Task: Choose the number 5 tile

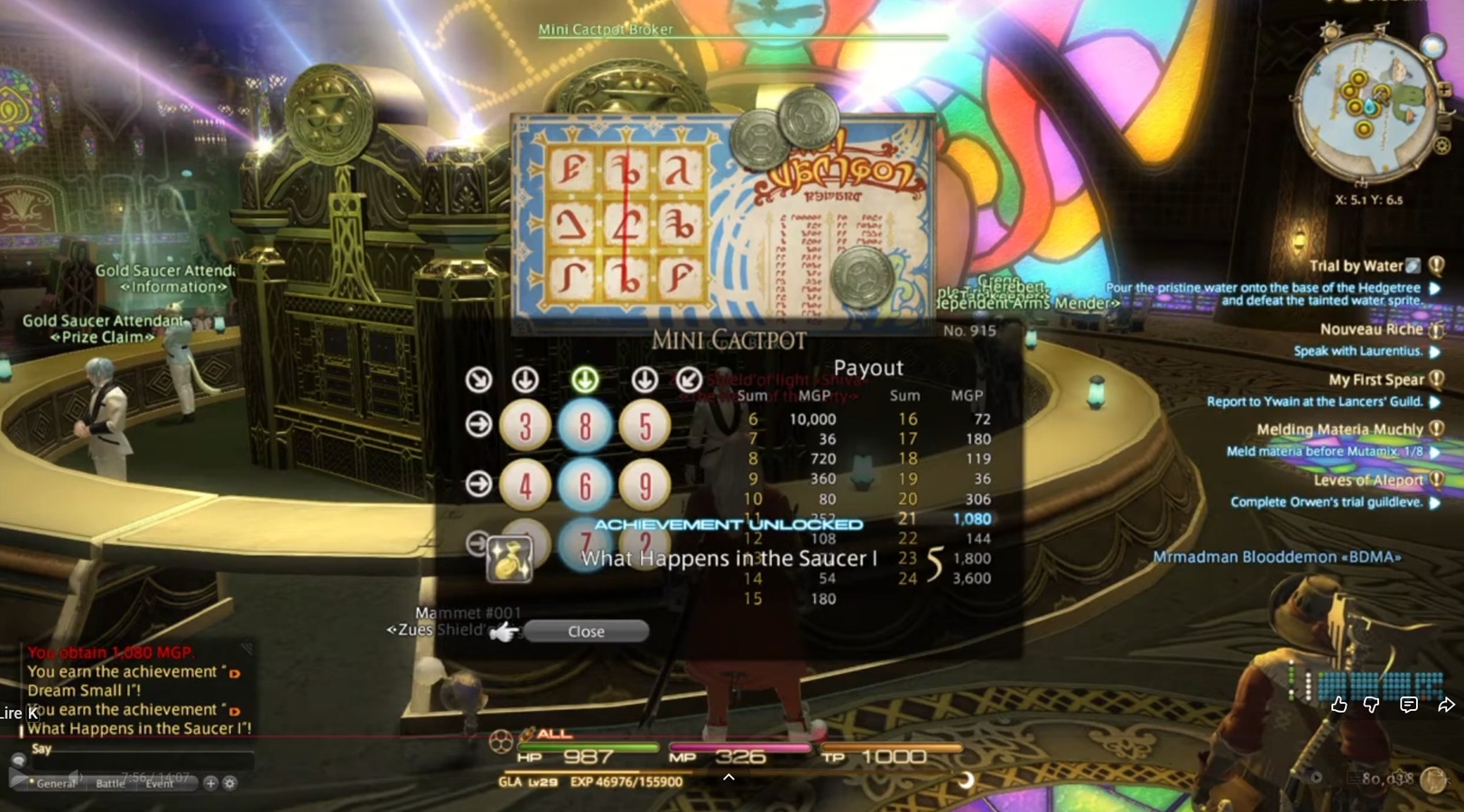Action: [x=644, y=425]
